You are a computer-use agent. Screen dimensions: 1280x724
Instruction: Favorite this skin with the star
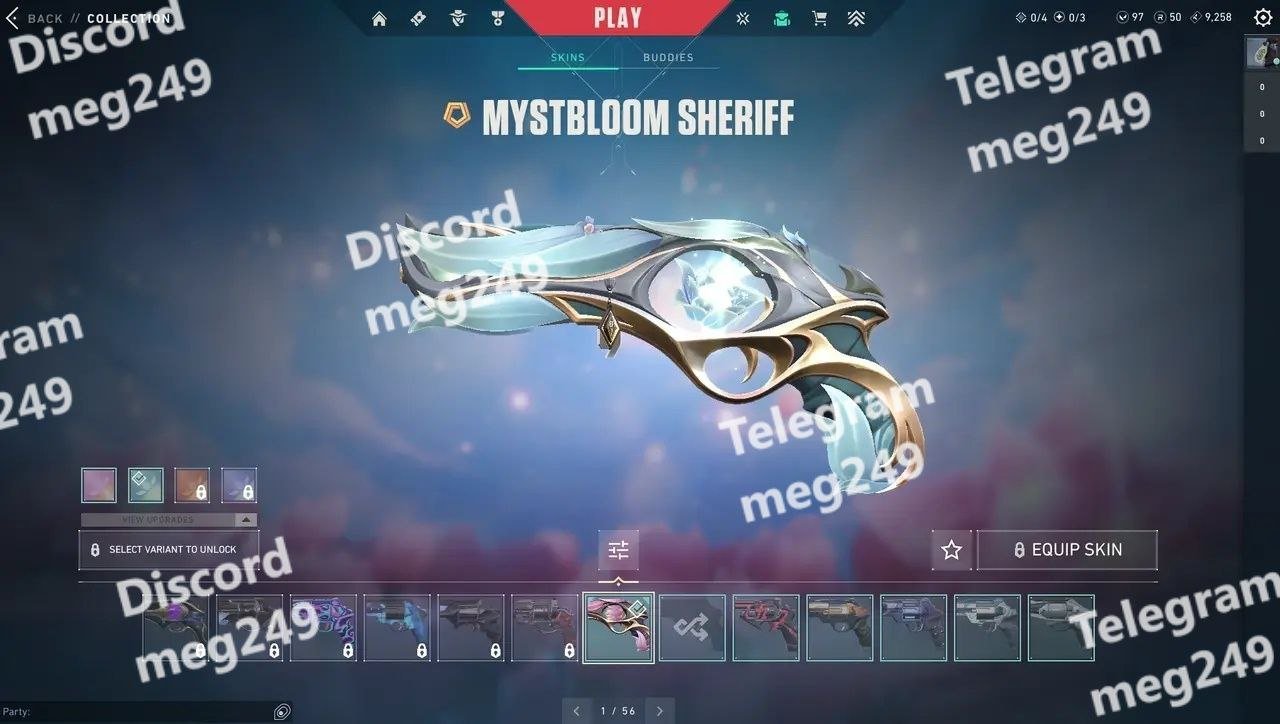[951, 550]
